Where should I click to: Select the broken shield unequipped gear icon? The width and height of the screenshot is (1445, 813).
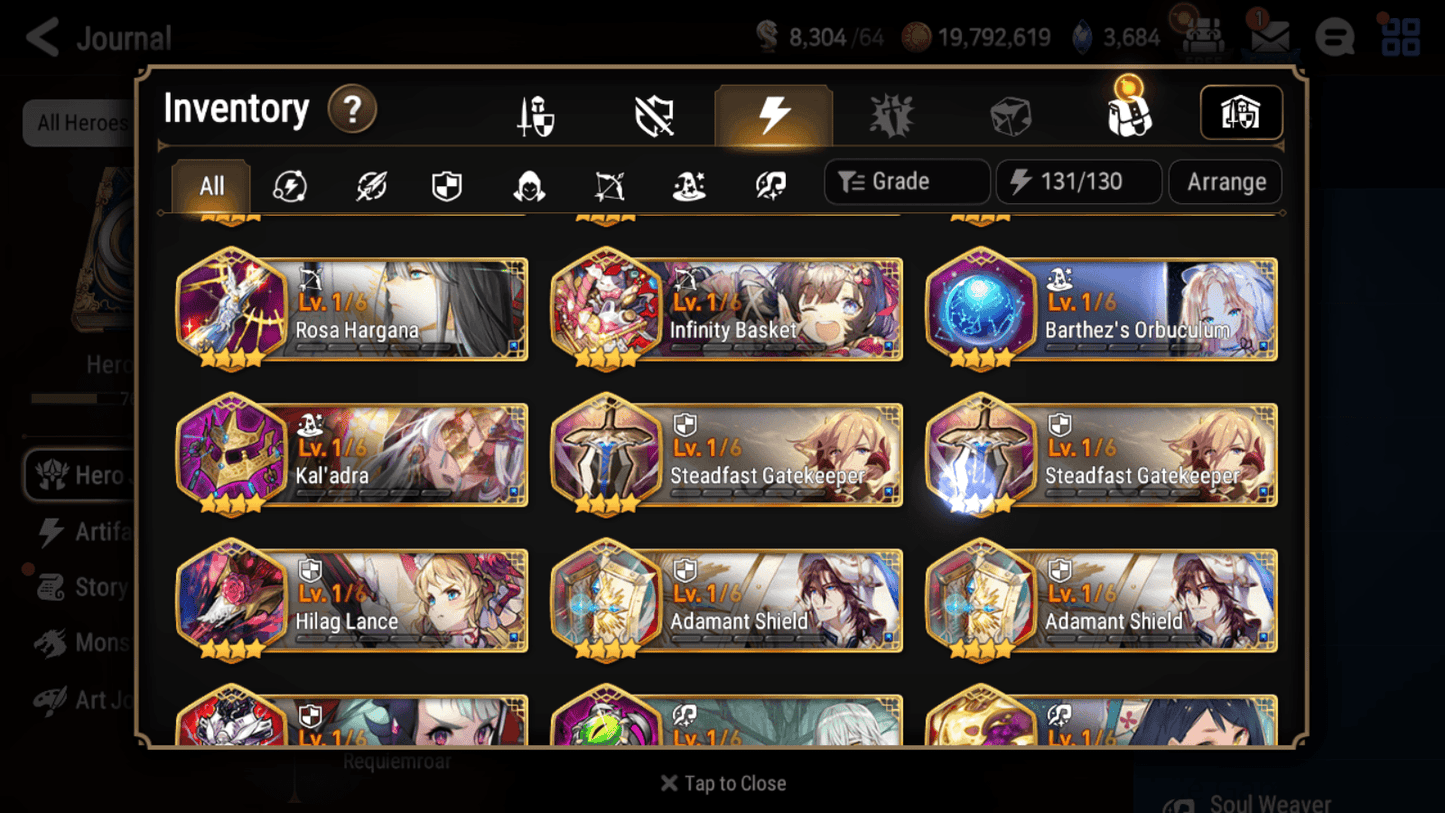(655, 114)
